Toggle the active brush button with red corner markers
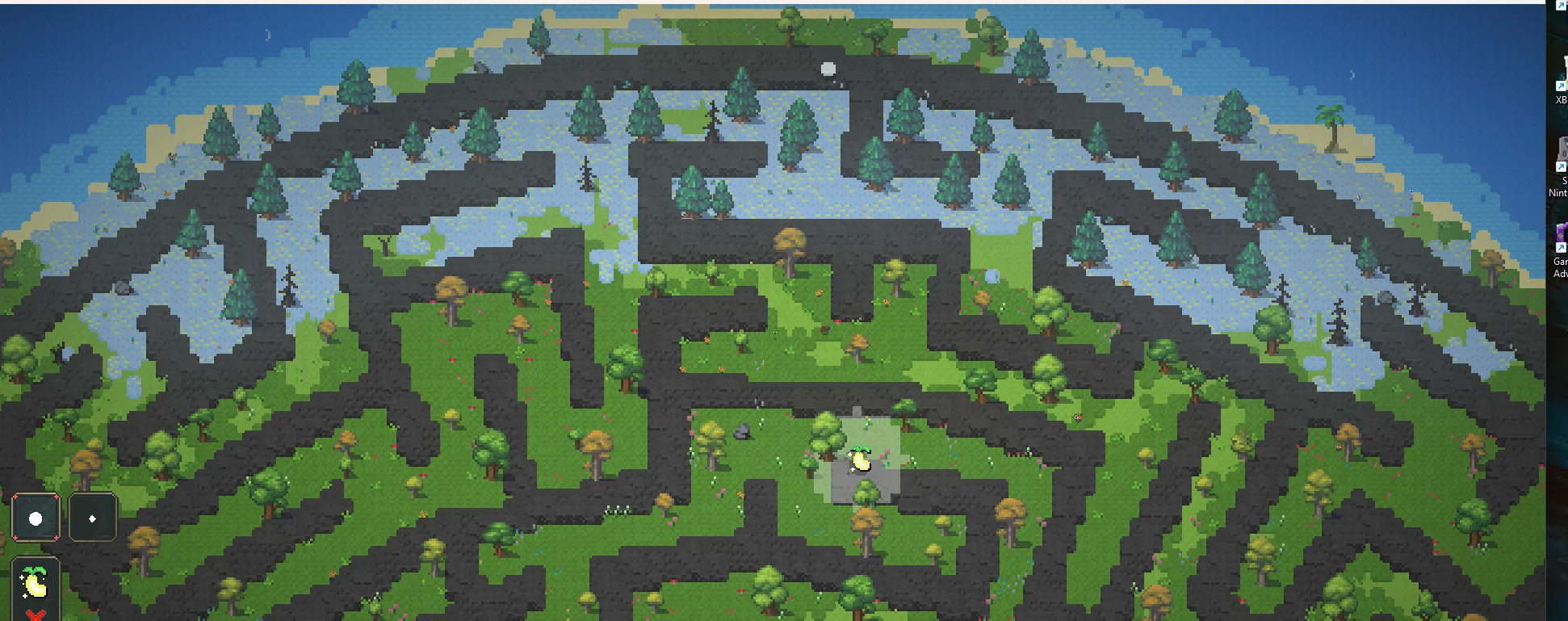1568x621 pixels. pyautogui.click(x=36, y=517)
